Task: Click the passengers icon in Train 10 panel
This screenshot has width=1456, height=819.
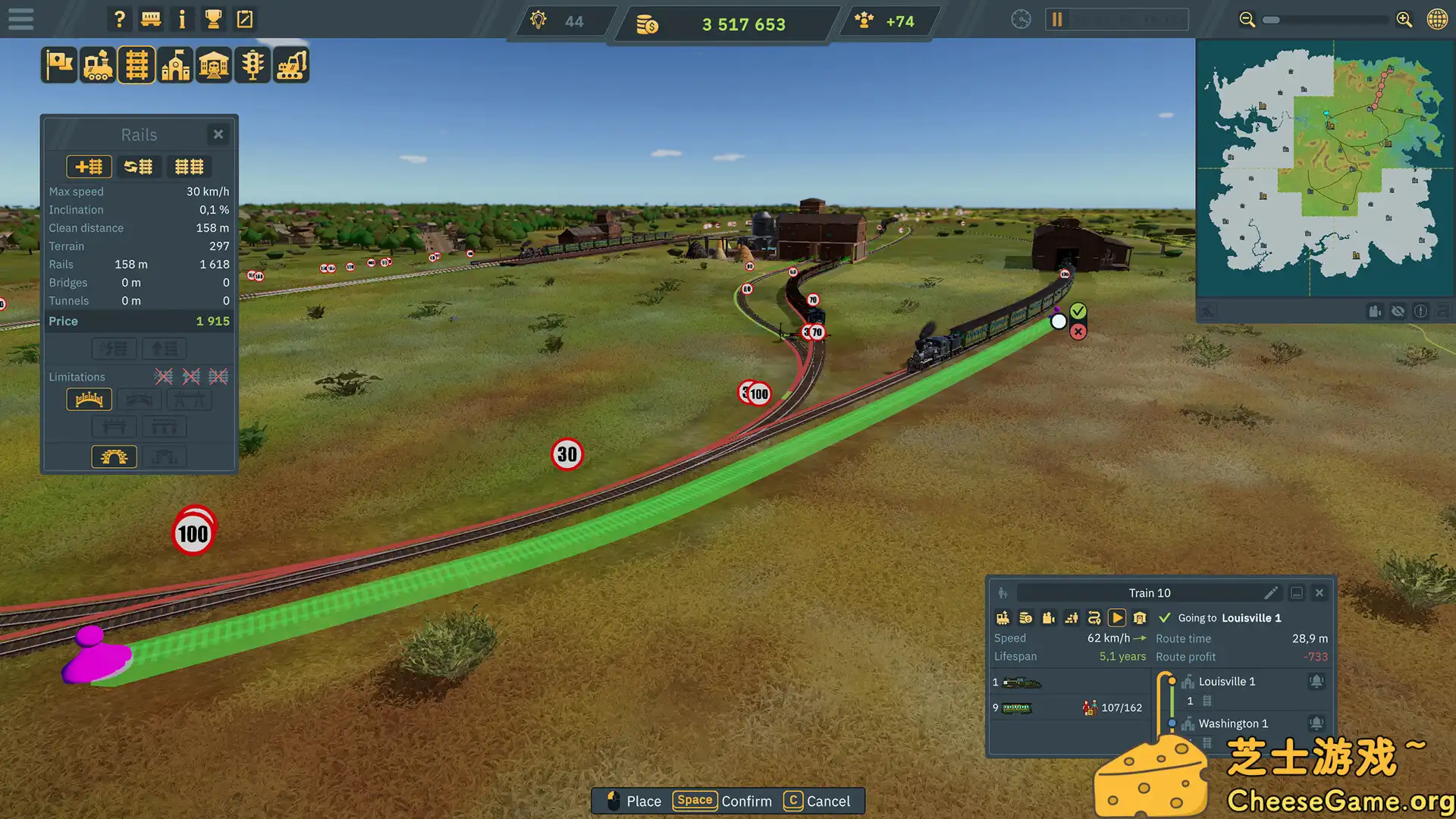Action: click(x=1072, y=617)
